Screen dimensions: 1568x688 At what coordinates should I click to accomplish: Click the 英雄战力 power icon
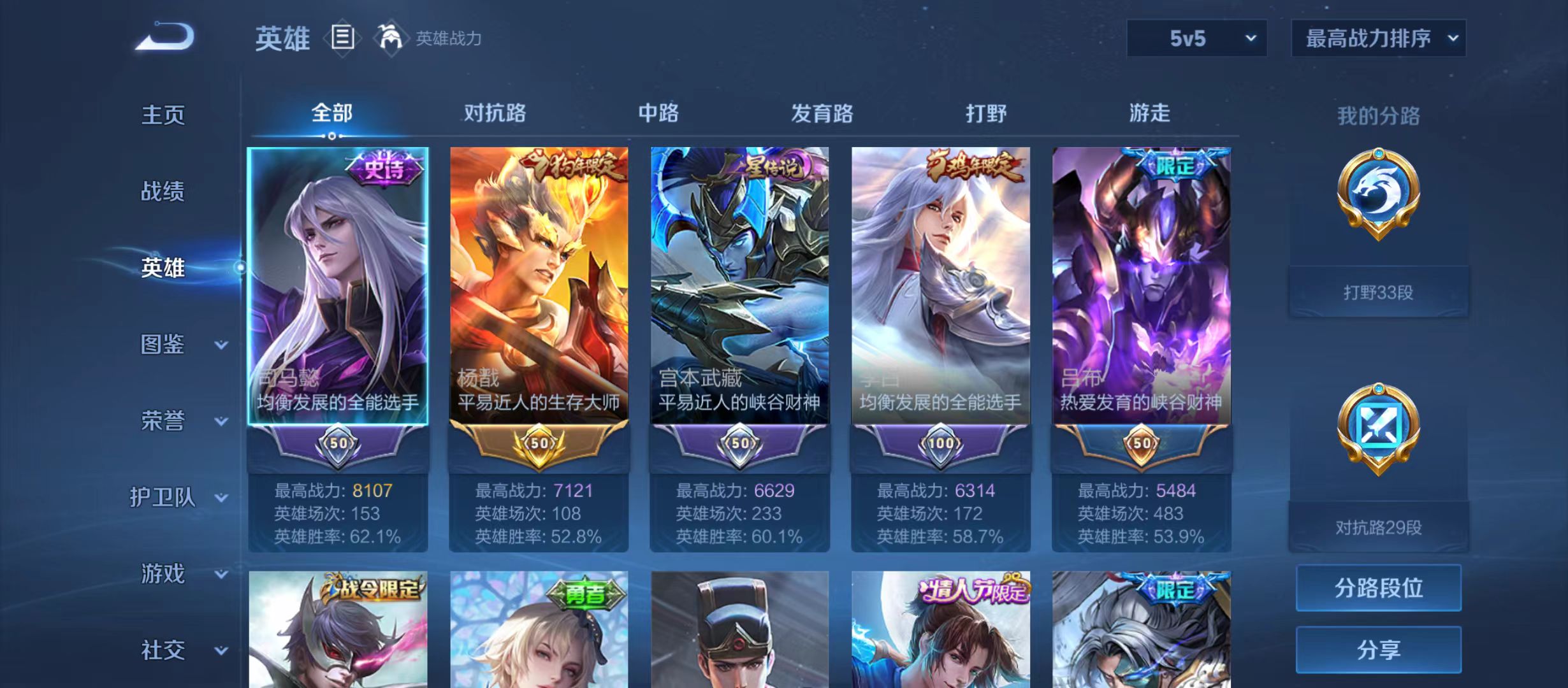point(391,37)
